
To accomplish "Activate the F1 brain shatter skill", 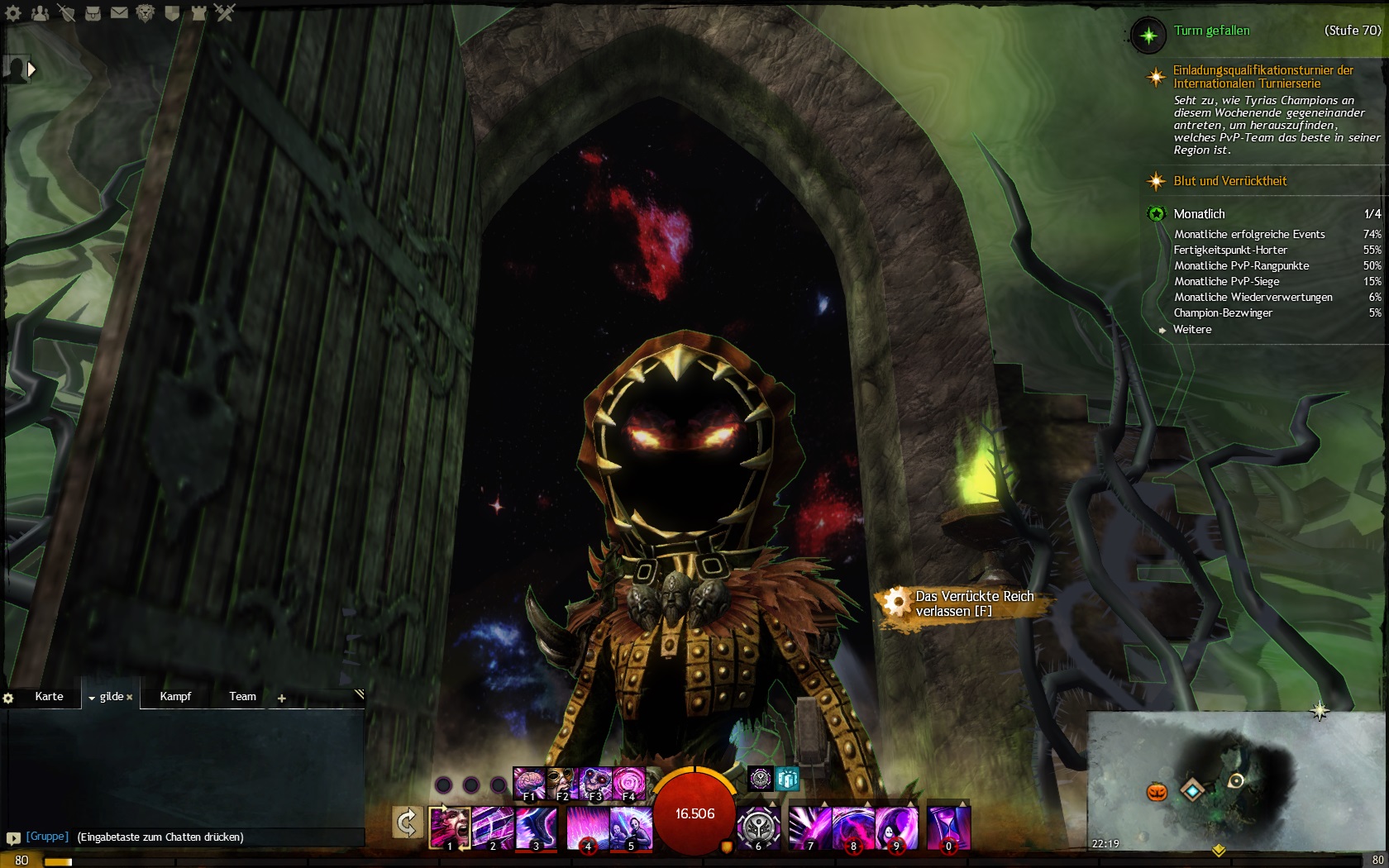I will pos(528,784).
